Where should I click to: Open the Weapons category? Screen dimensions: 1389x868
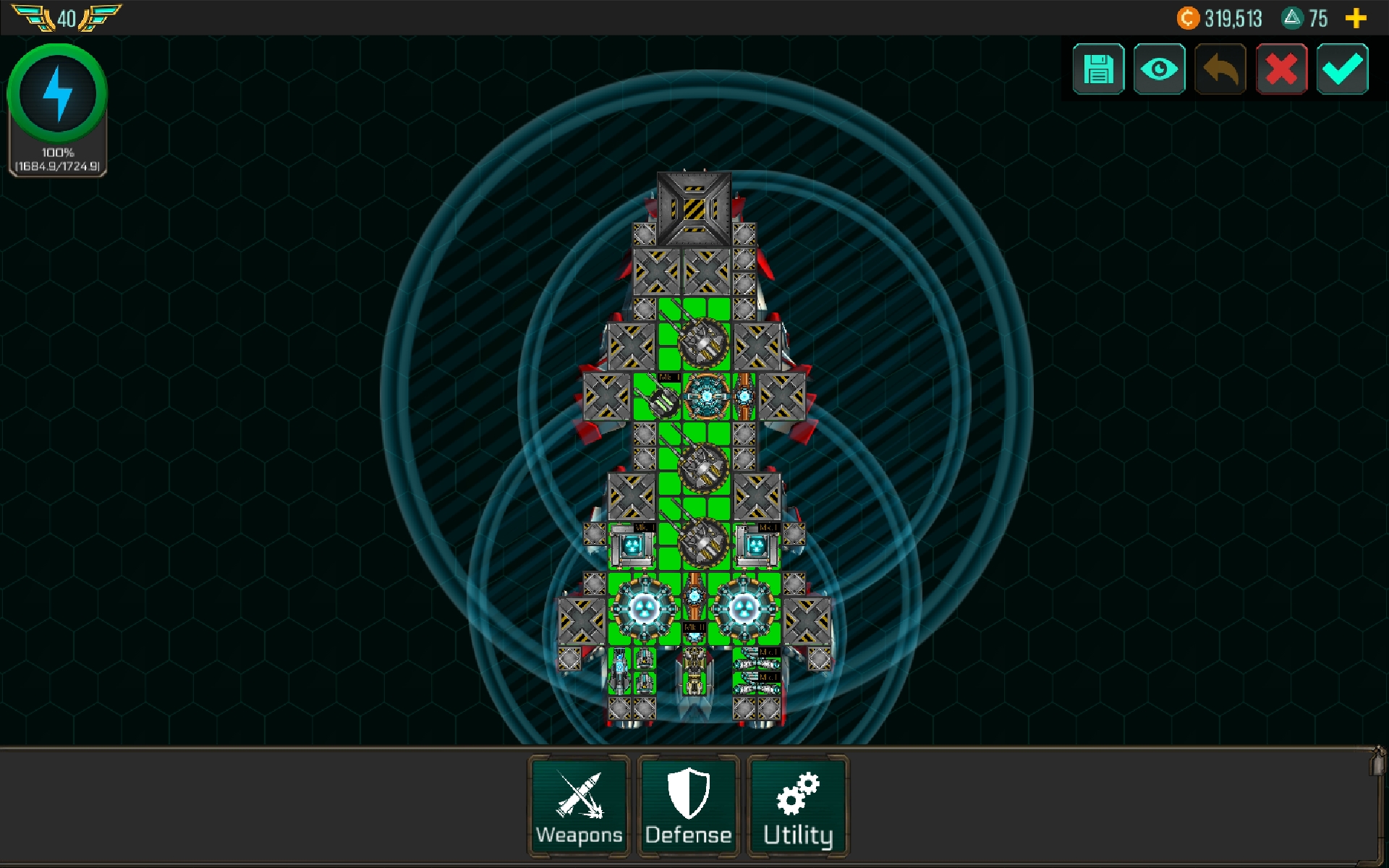tap(578, 806)
